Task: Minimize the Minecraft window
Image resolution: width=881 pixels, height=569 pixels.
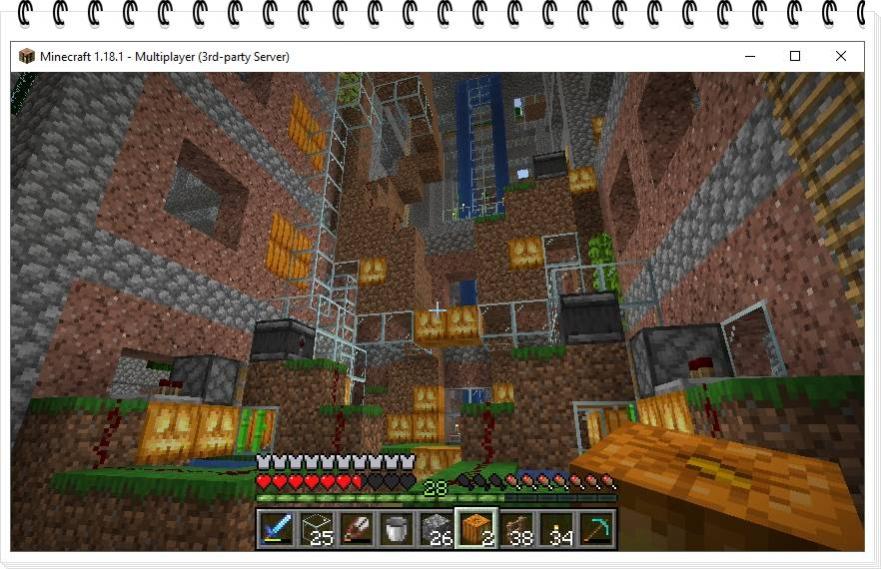Action: click(749, 57)
